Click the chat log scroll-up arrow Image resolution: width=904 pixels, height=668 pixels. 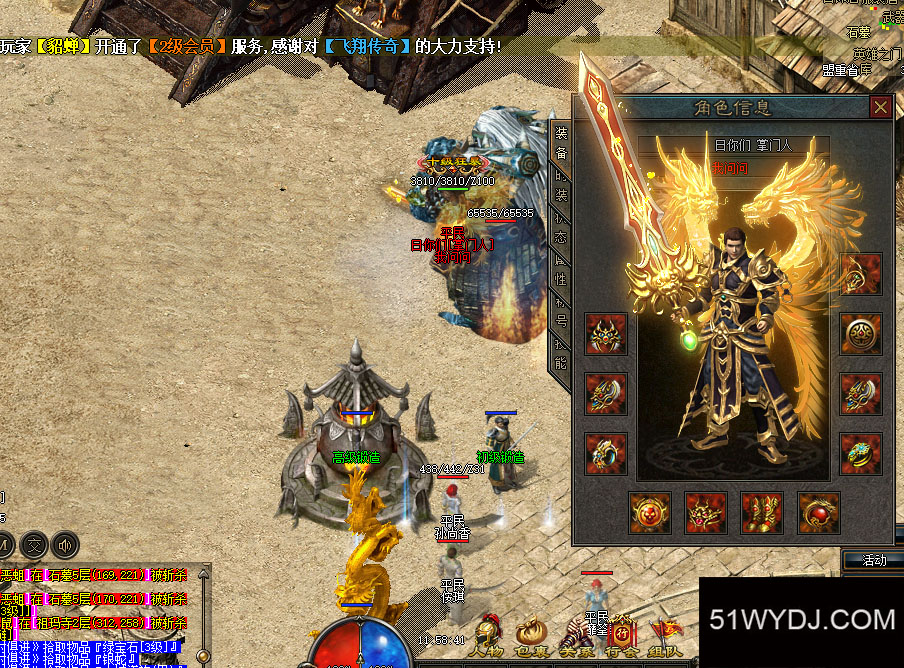(204, 575)
